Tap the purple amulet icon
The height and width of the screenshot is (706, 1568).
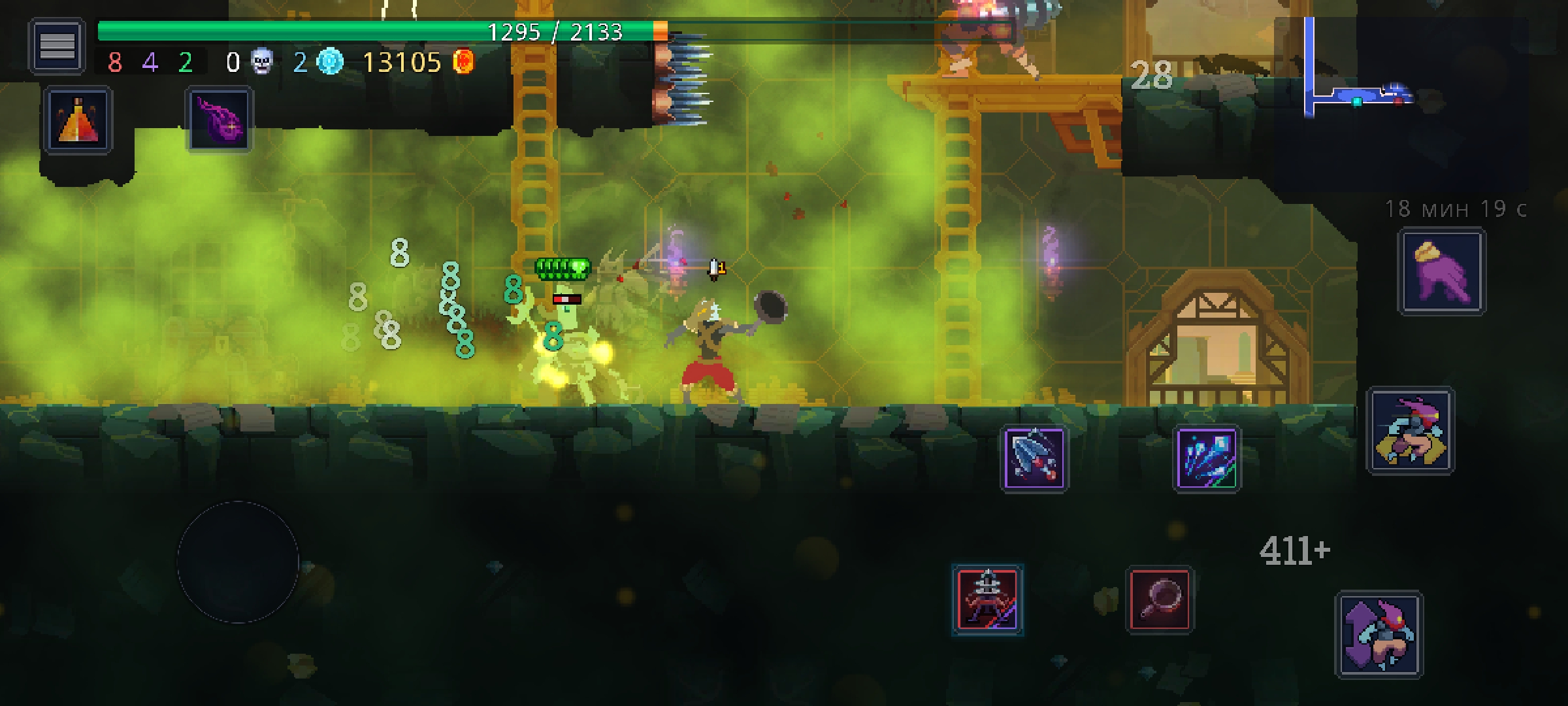tap(220, 121)
